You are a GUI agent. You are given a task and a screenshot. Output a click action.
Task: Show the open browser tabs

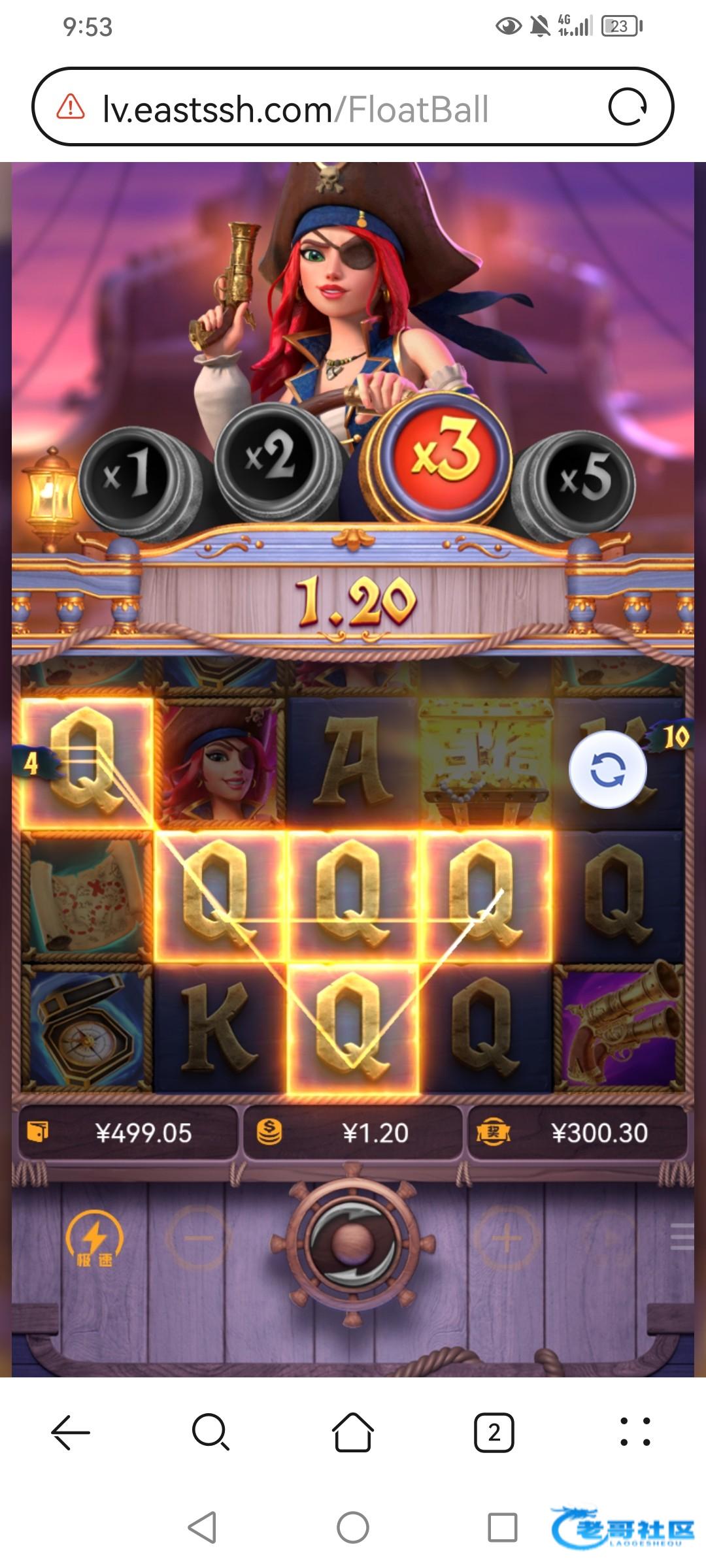click(x=494, y=1432)
